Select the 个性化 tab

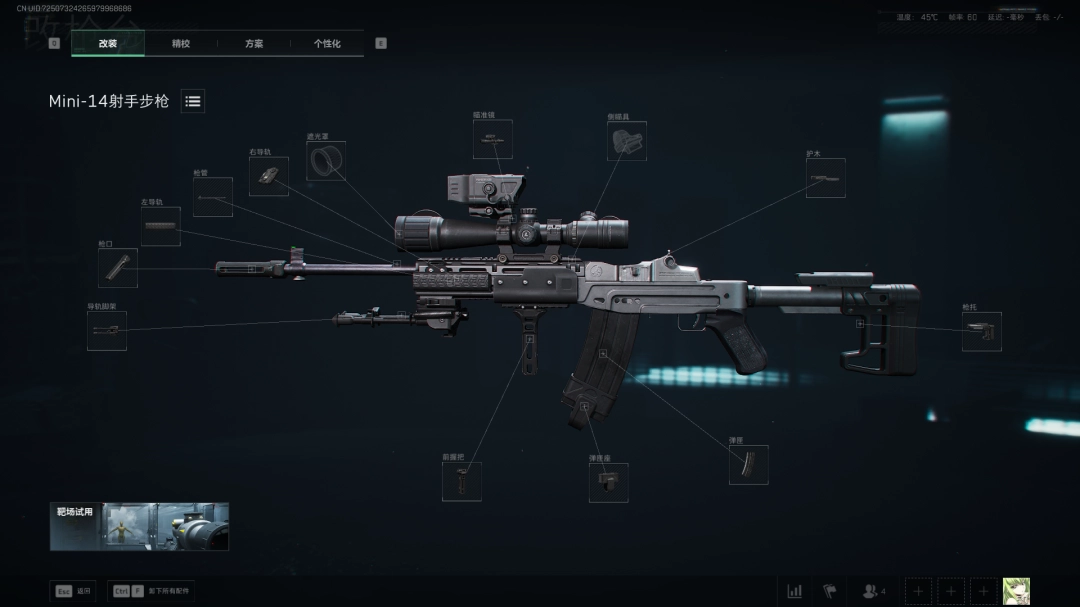tap(327, 44)
